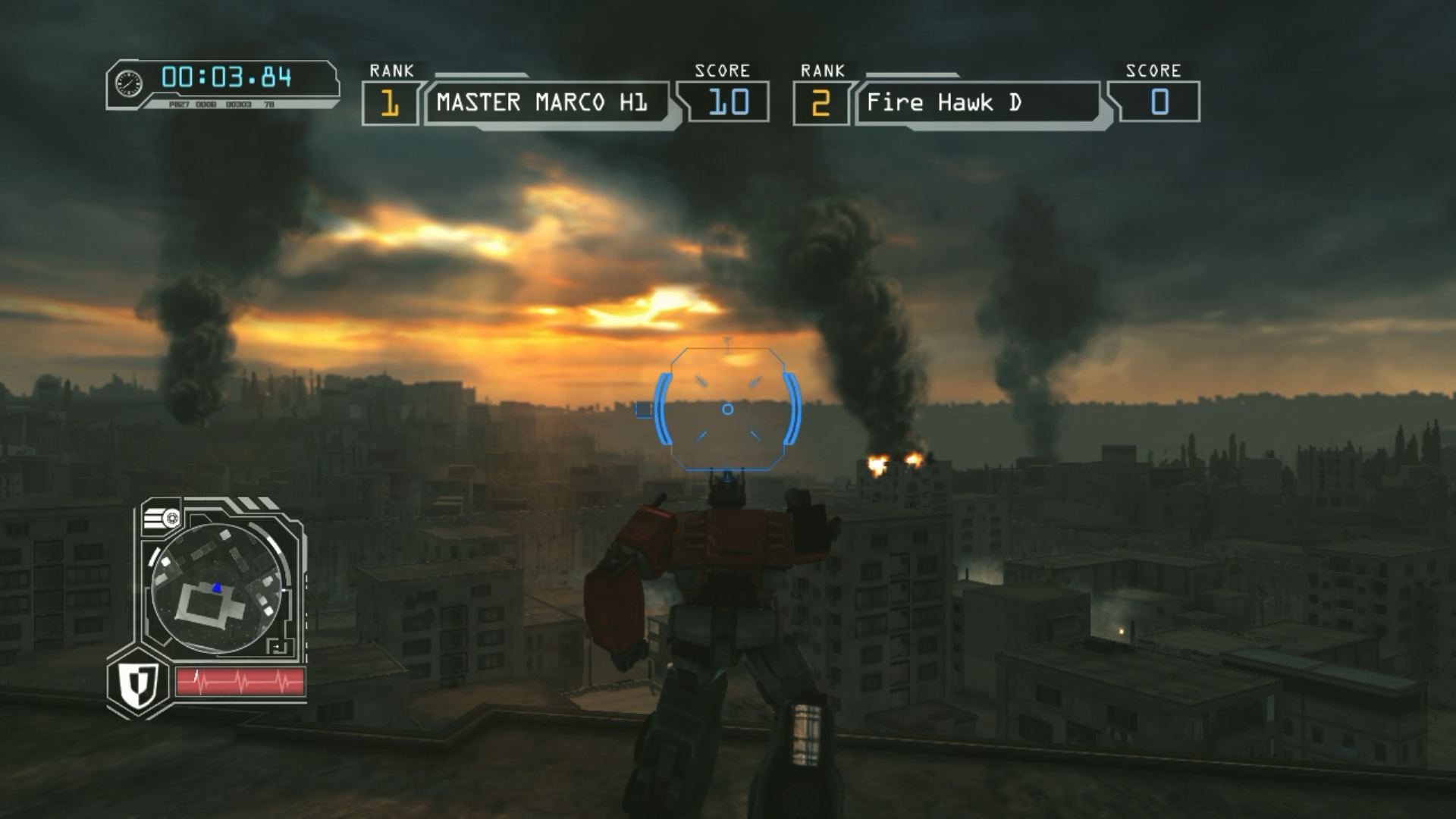Click the blue player arrow on the minimap
This screenshot has width=1456, height=819.
point(217,587)
